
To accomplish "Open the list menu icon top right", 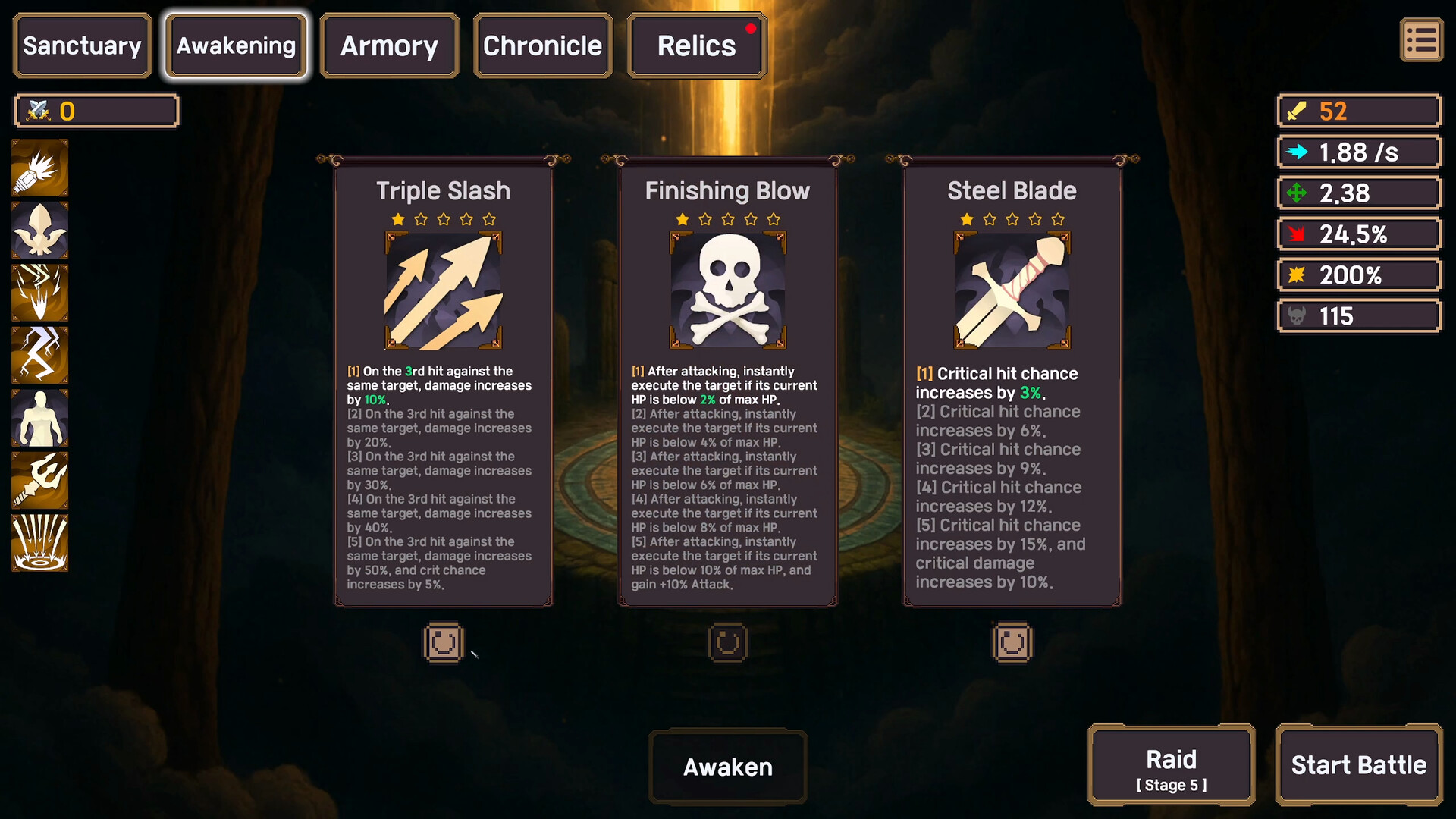I will 1422,40.
